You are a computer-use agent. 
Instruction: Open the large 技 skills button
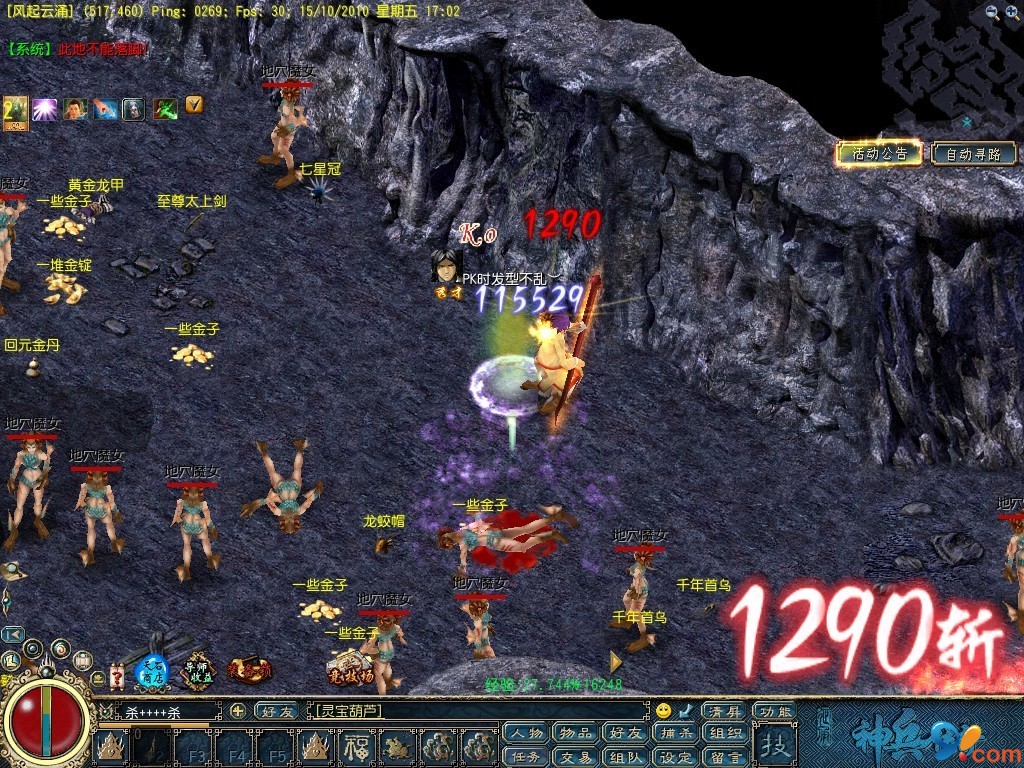click(774, 745)
